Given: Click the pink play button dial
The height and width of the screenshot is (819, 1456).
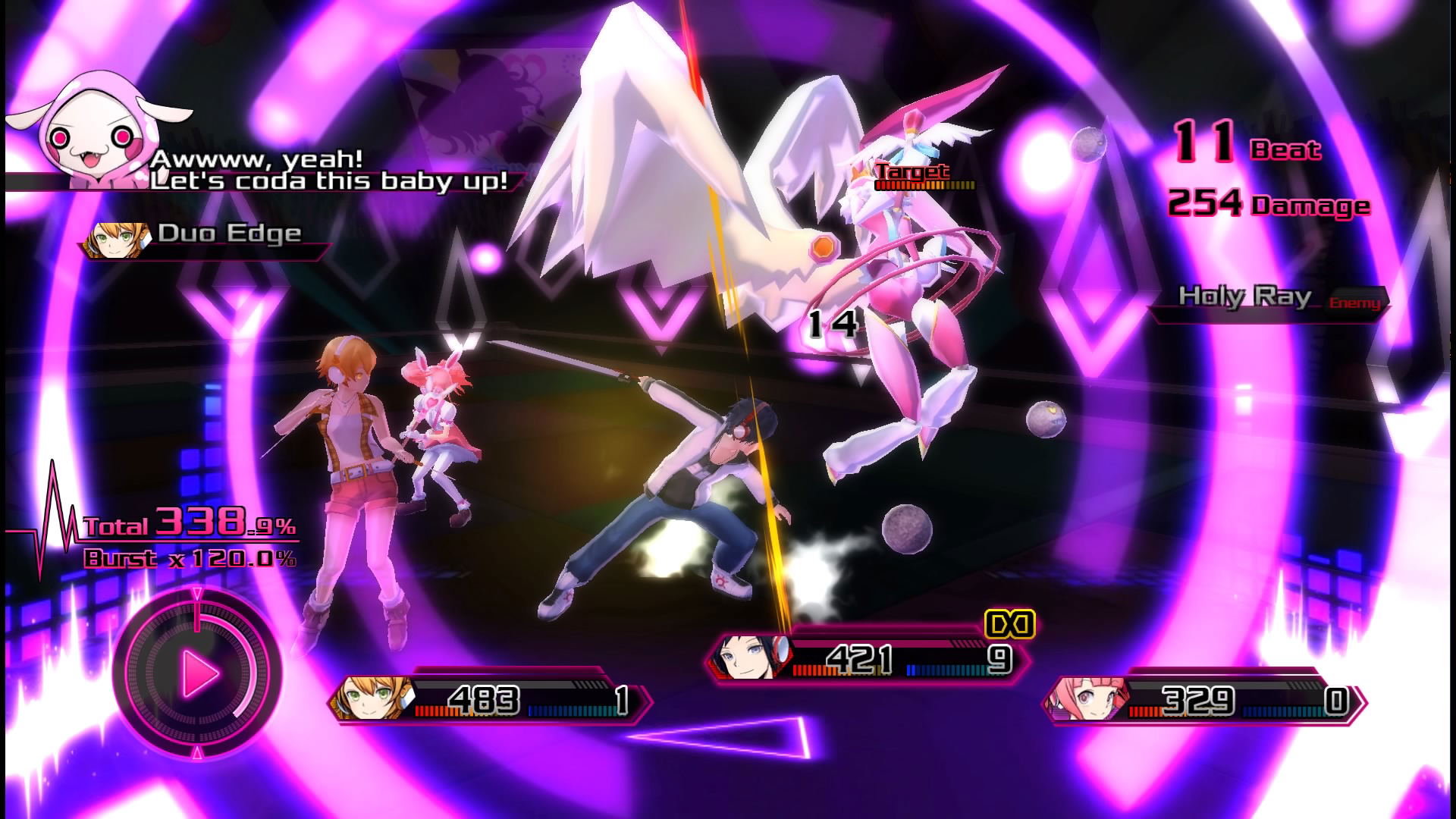Looking at the screenshot, I should pos(199,672).
